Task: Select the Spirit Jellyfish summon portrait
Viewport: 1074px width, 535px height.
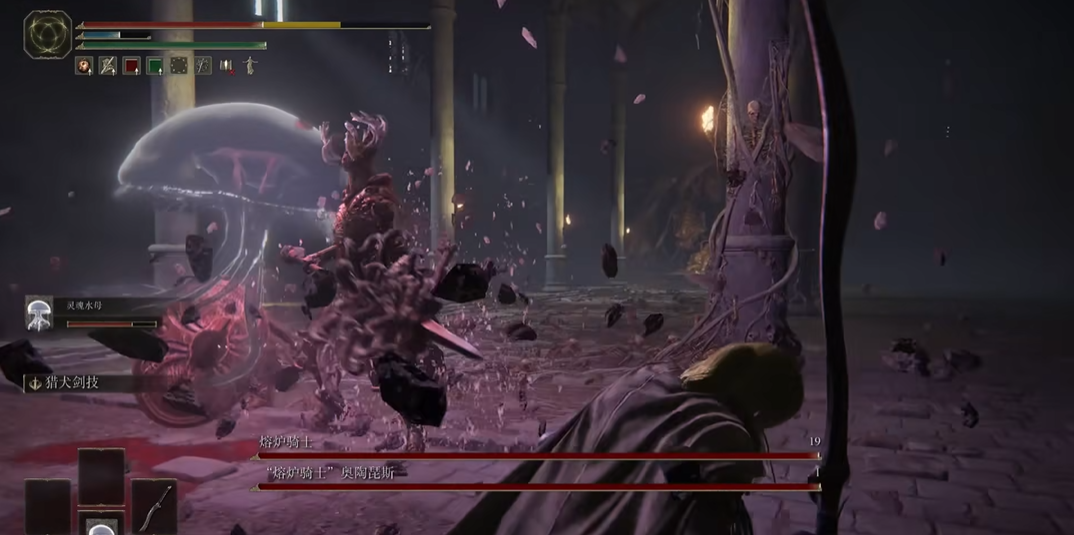Action: (40, 311)
